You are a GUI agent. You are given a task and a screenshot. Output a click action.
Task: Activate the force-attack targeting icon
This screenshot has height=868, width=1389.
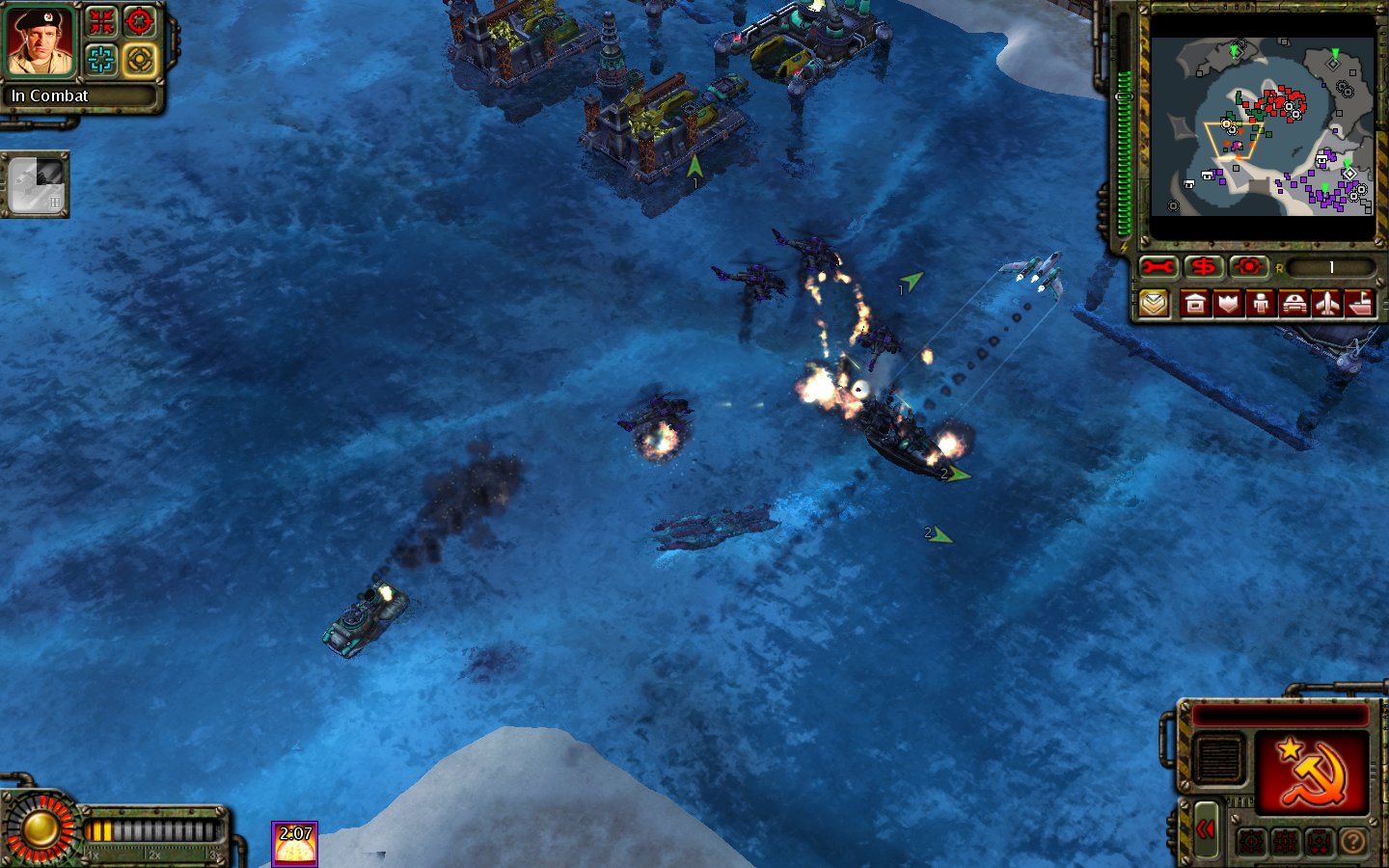click(1248, 267)
